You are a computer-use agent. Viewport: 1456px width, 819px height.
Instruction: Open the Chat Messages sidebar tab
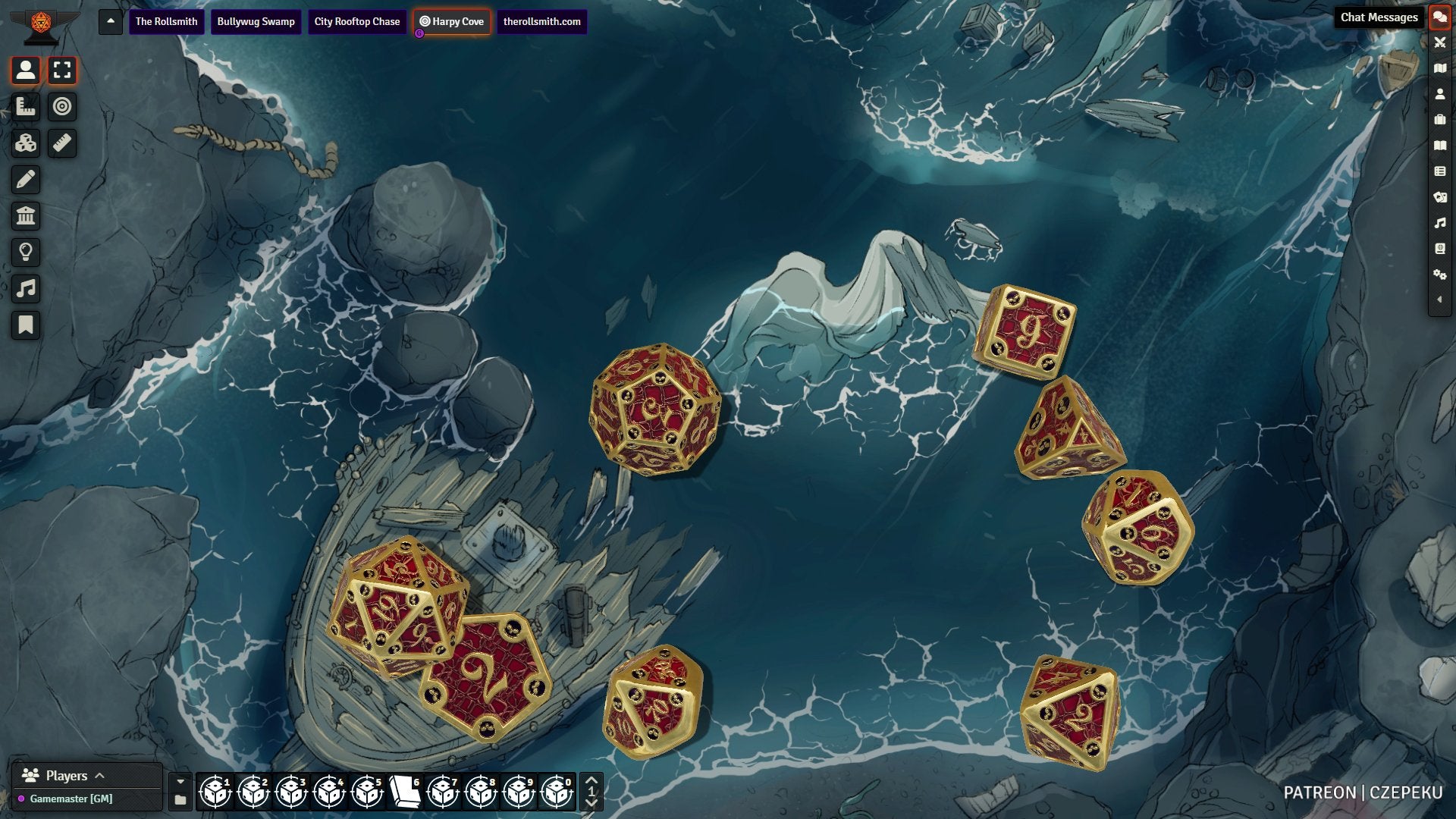1439,17
